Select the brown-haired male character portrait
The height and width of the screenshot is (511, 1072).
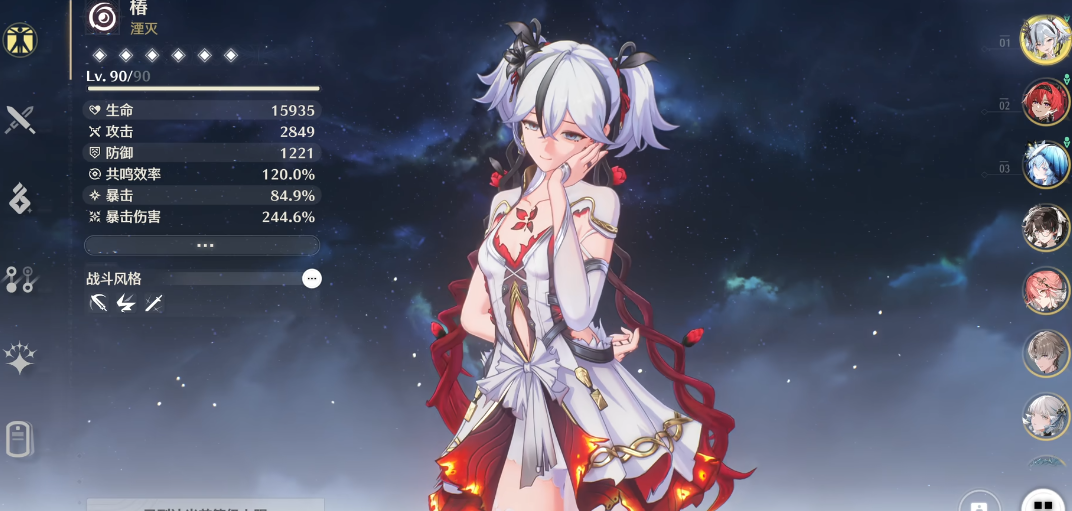point(1045,353)
